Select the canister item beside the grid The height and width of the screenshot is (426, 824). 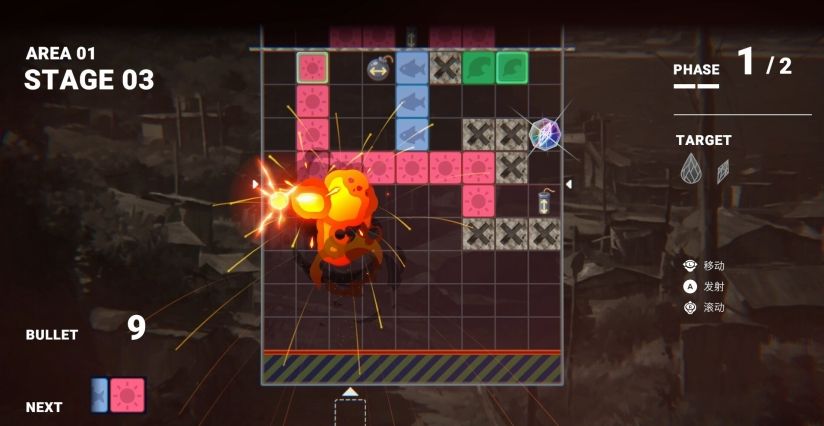545,200
